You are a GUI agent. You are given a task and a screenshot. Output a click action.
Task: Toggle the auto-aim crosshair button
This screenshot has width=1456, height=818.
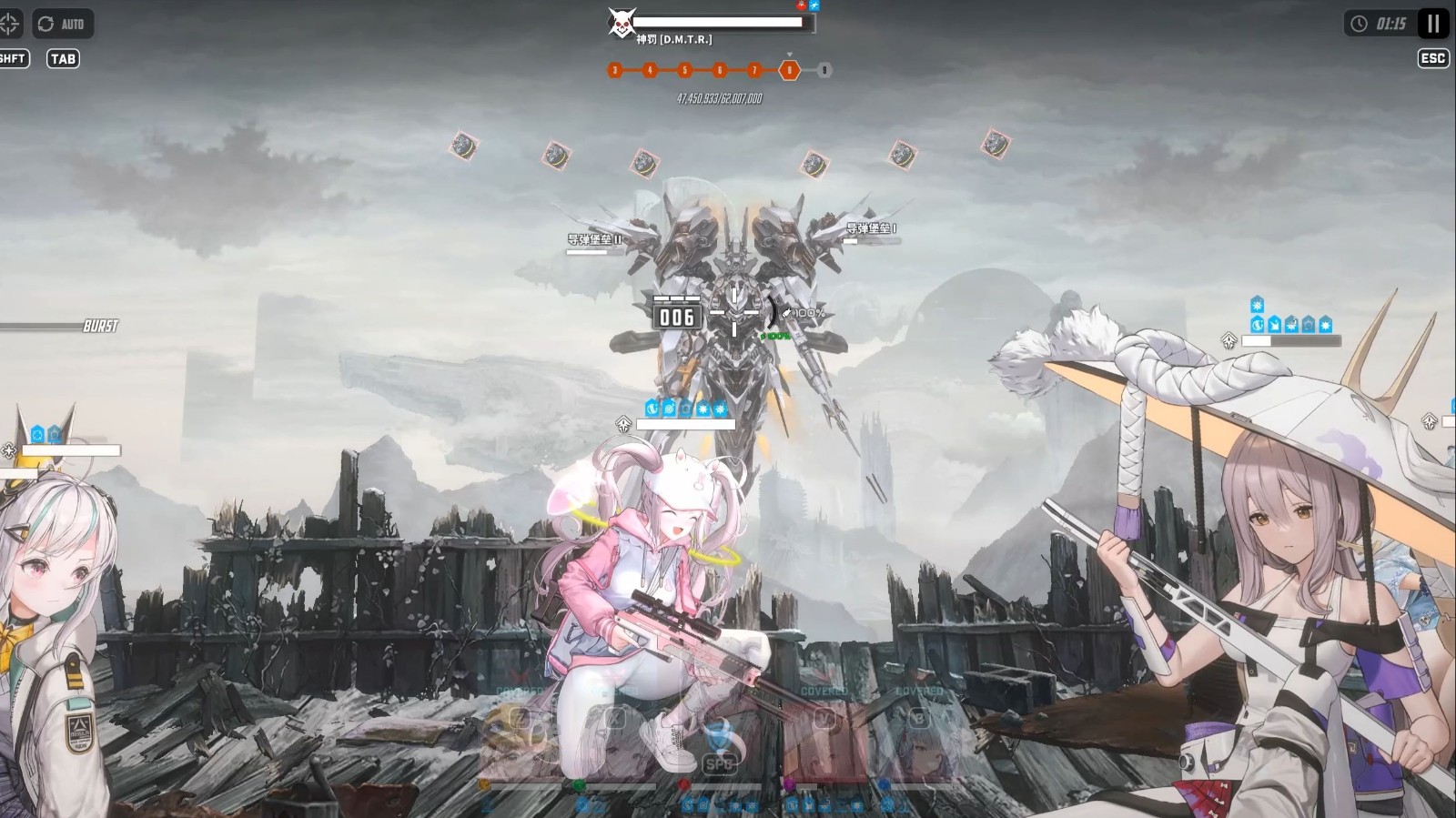pos(10,24)
